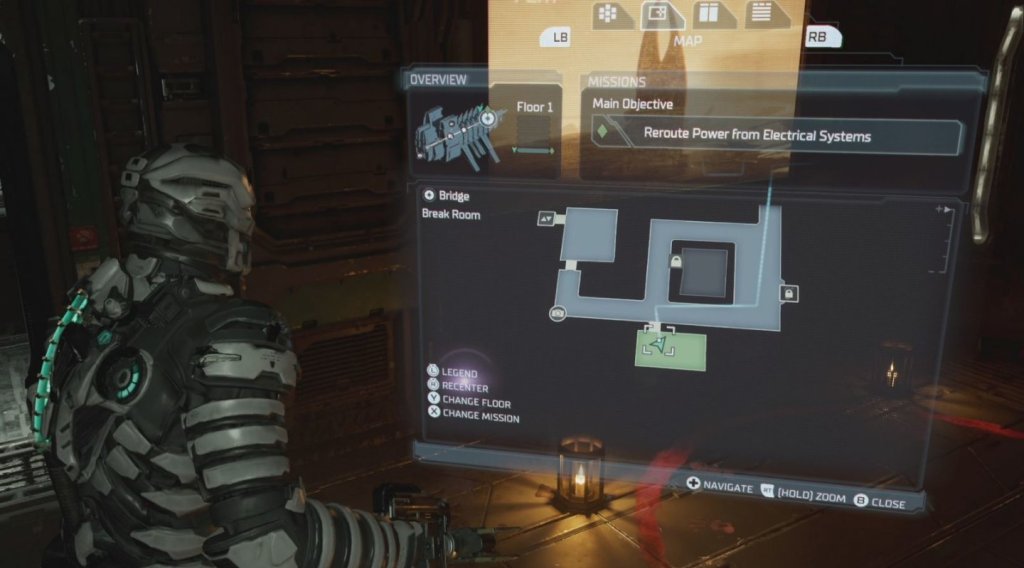The image size is (1024, 568).
Task: Click the round station marker on the corridor
Action: tap(558, 314)
